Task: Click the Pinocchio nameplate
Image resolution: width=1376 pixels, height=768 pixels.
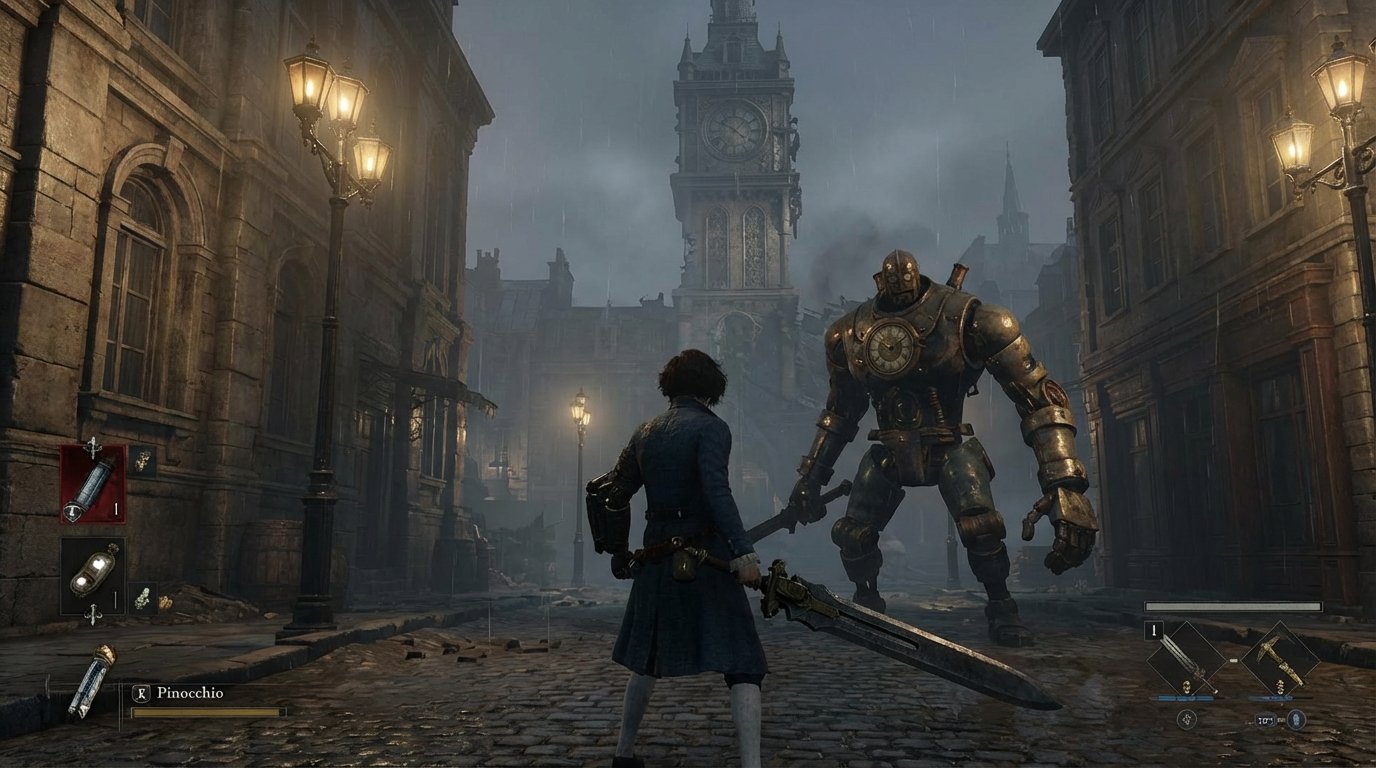Action: tap(192, 691)
